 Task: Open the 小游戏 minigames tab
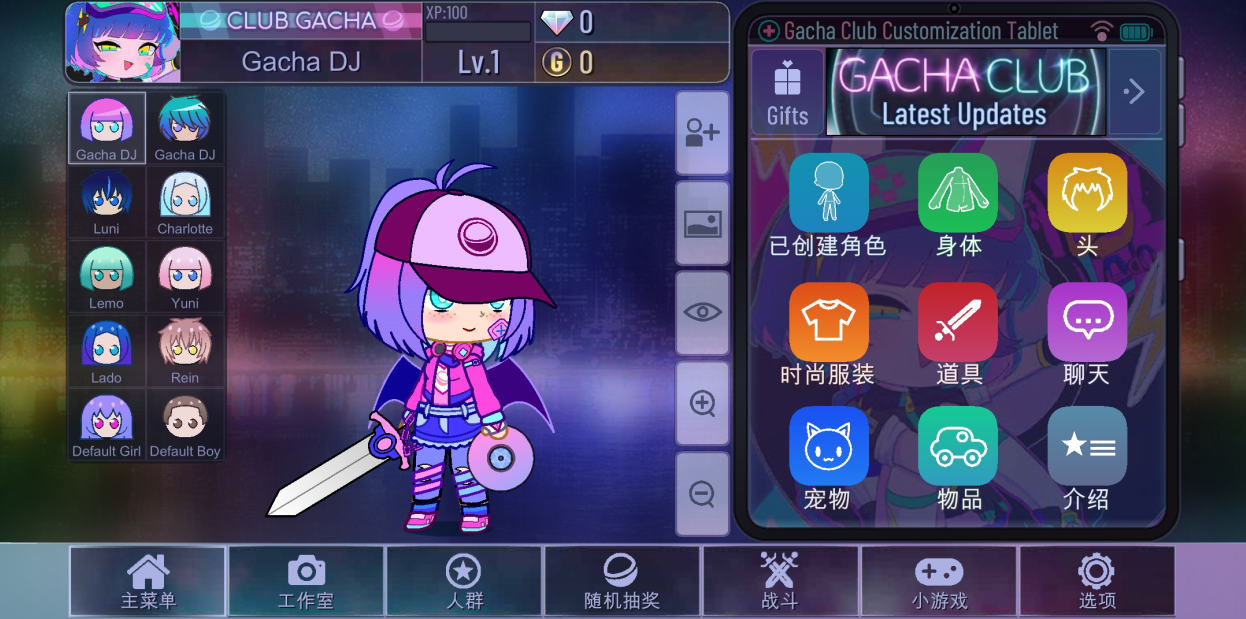(x=938, y=581)
